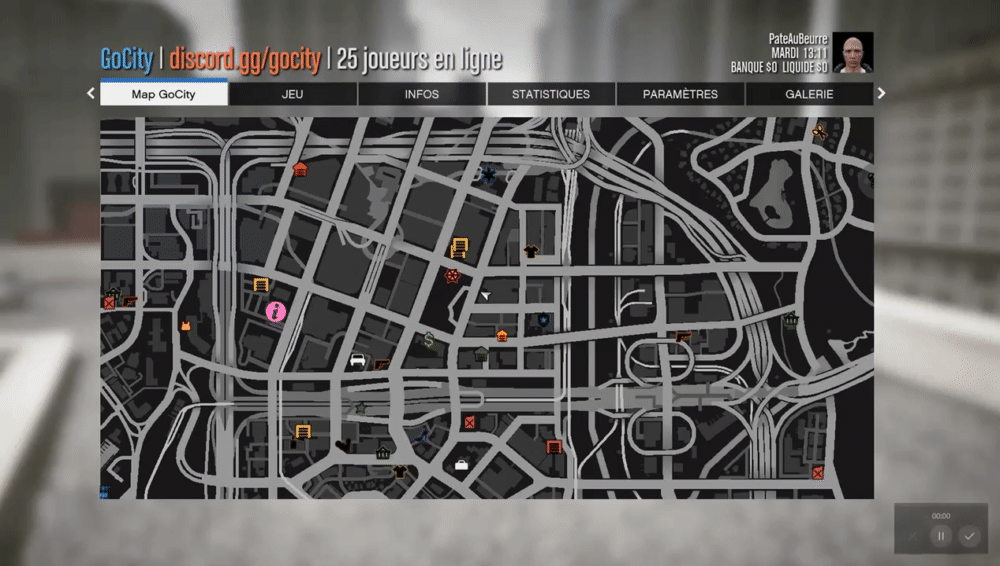
Task: Click the PateAuBeurre player avatar
Action: coord(852,53)
